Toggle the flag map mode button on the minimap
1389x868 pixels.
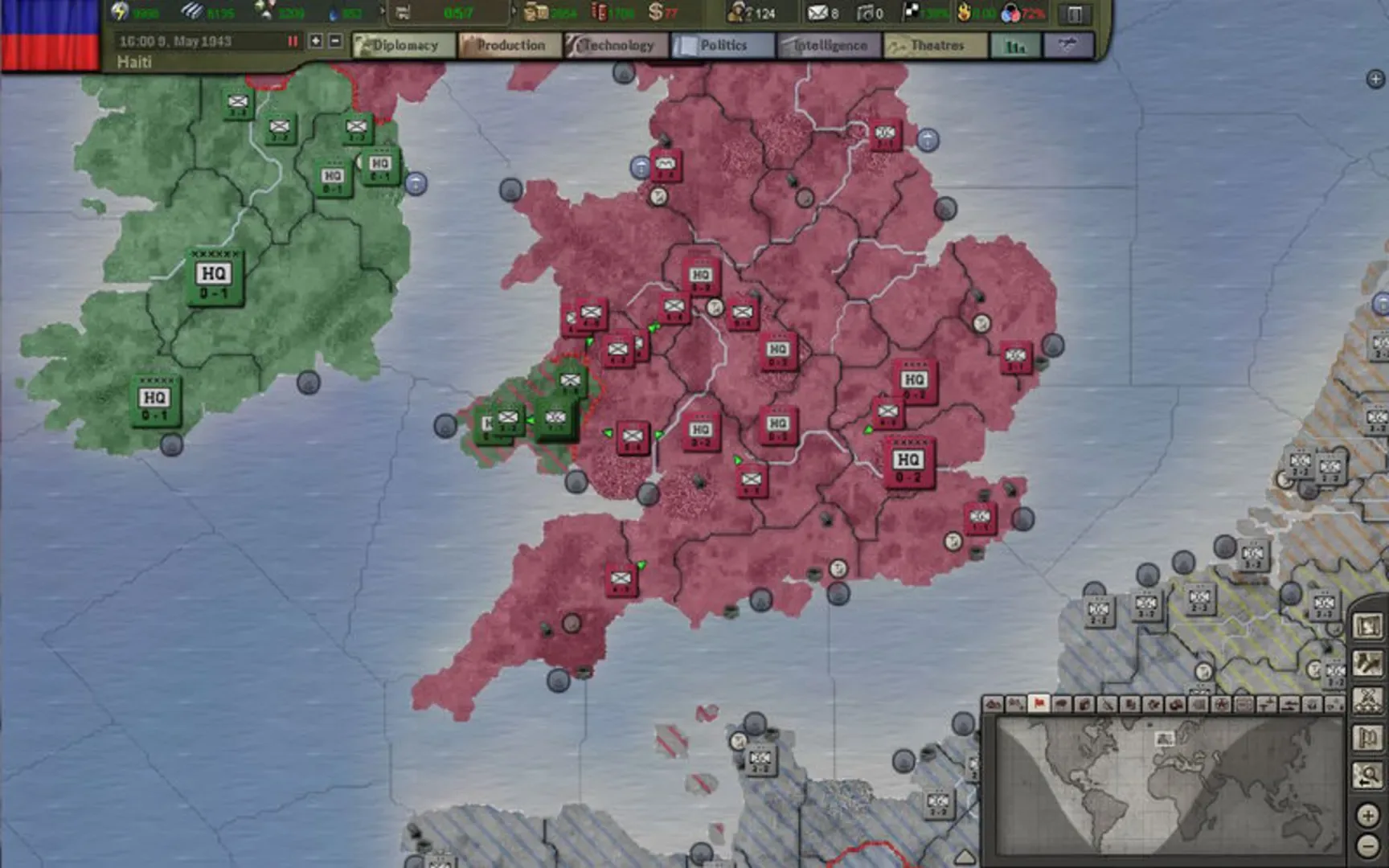click(x=1039, y=707)
